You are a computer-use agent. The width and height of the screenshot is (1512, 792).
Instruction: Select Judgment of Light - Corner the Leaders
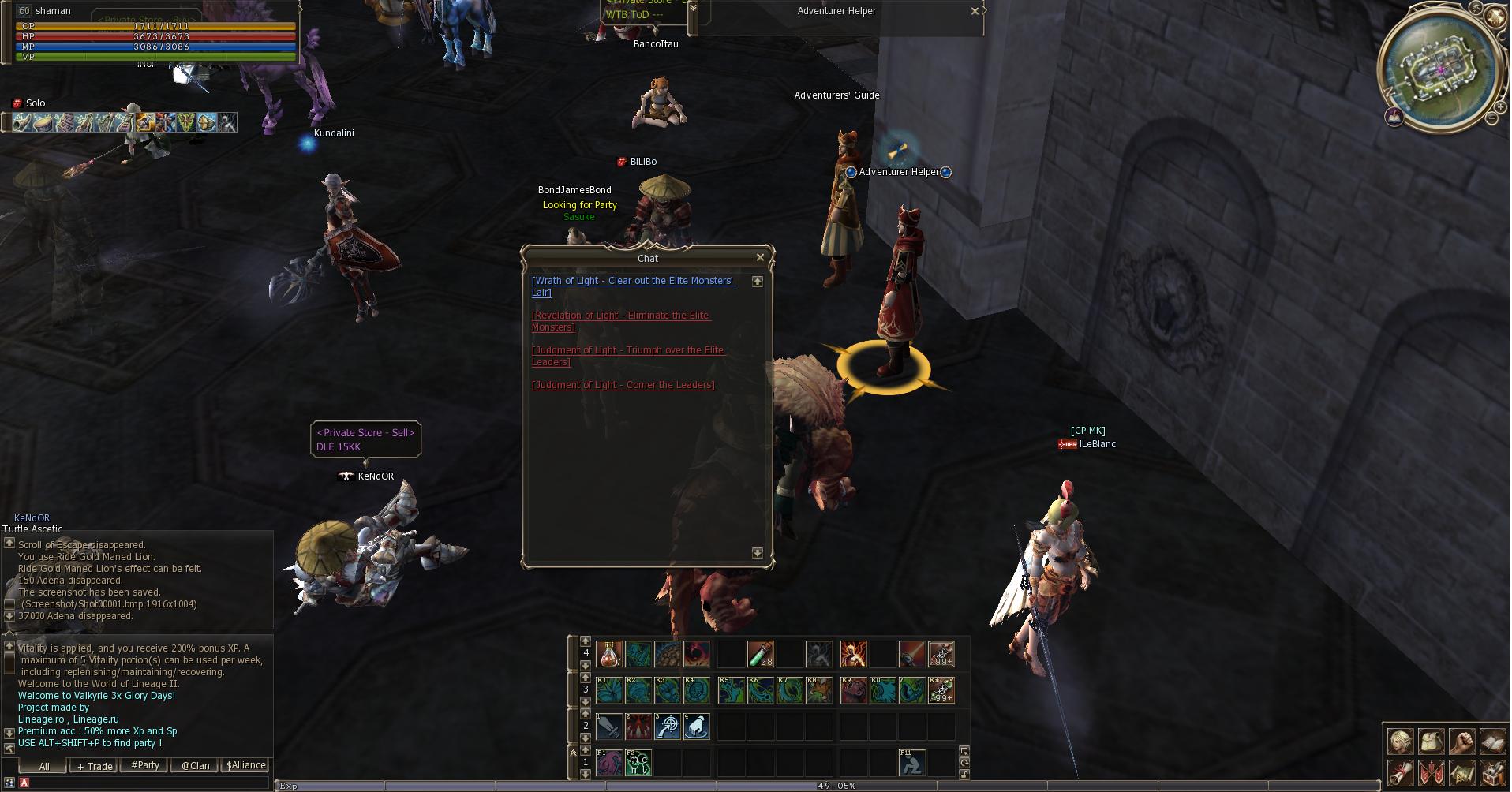623,385
